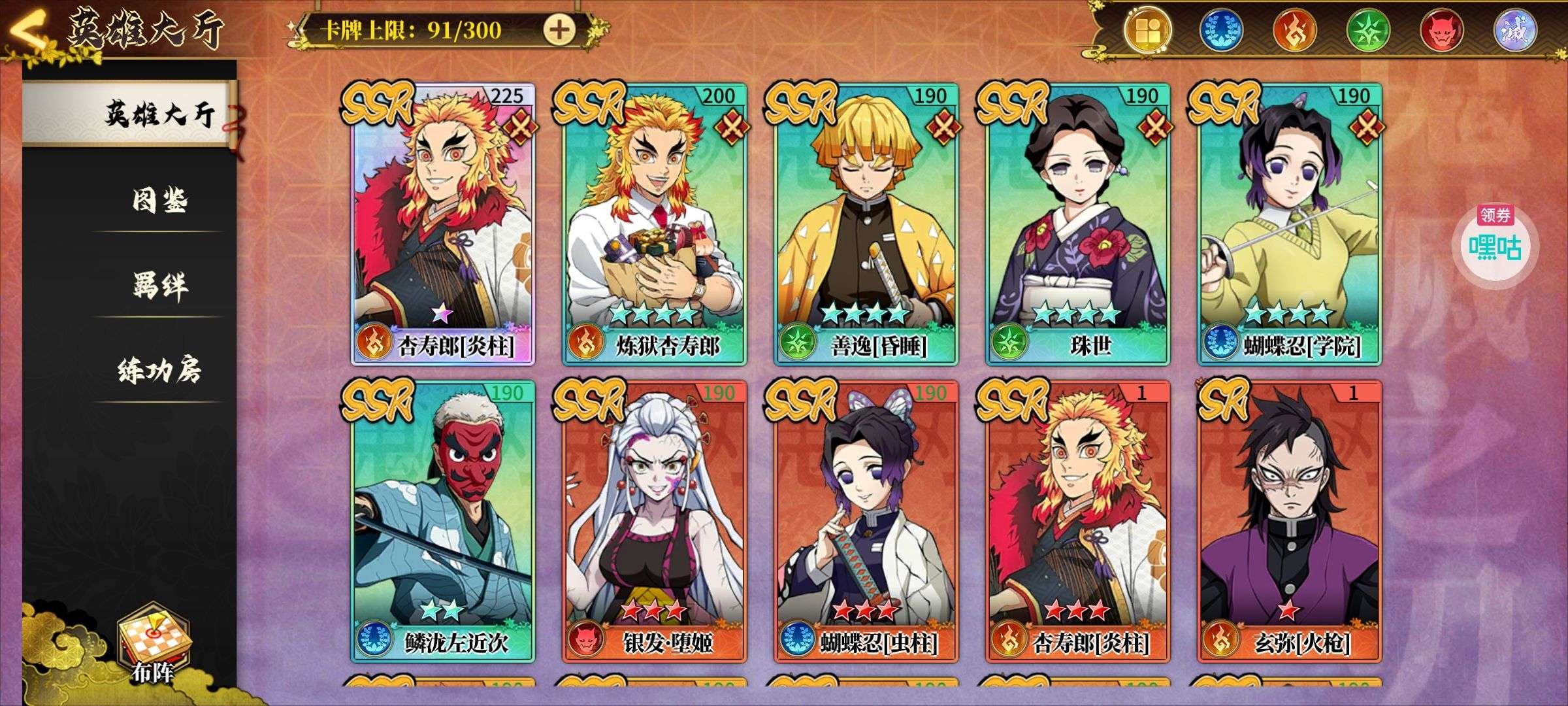The width and height of the screenshot is (1568, 706).
Task: Filter heroes by the red demon mask
Action: 1441,31
